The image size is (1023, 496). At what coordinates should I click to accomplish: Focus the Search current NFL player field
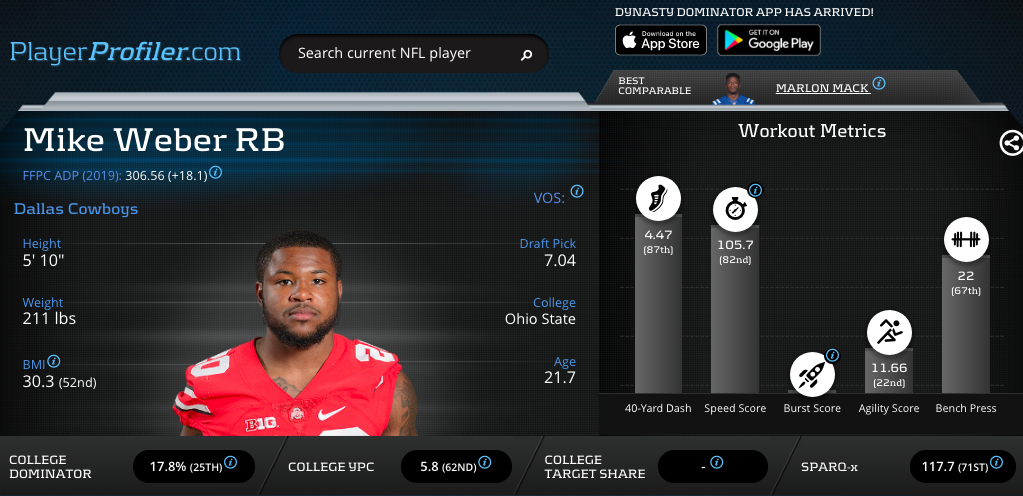tap(400, 53)
